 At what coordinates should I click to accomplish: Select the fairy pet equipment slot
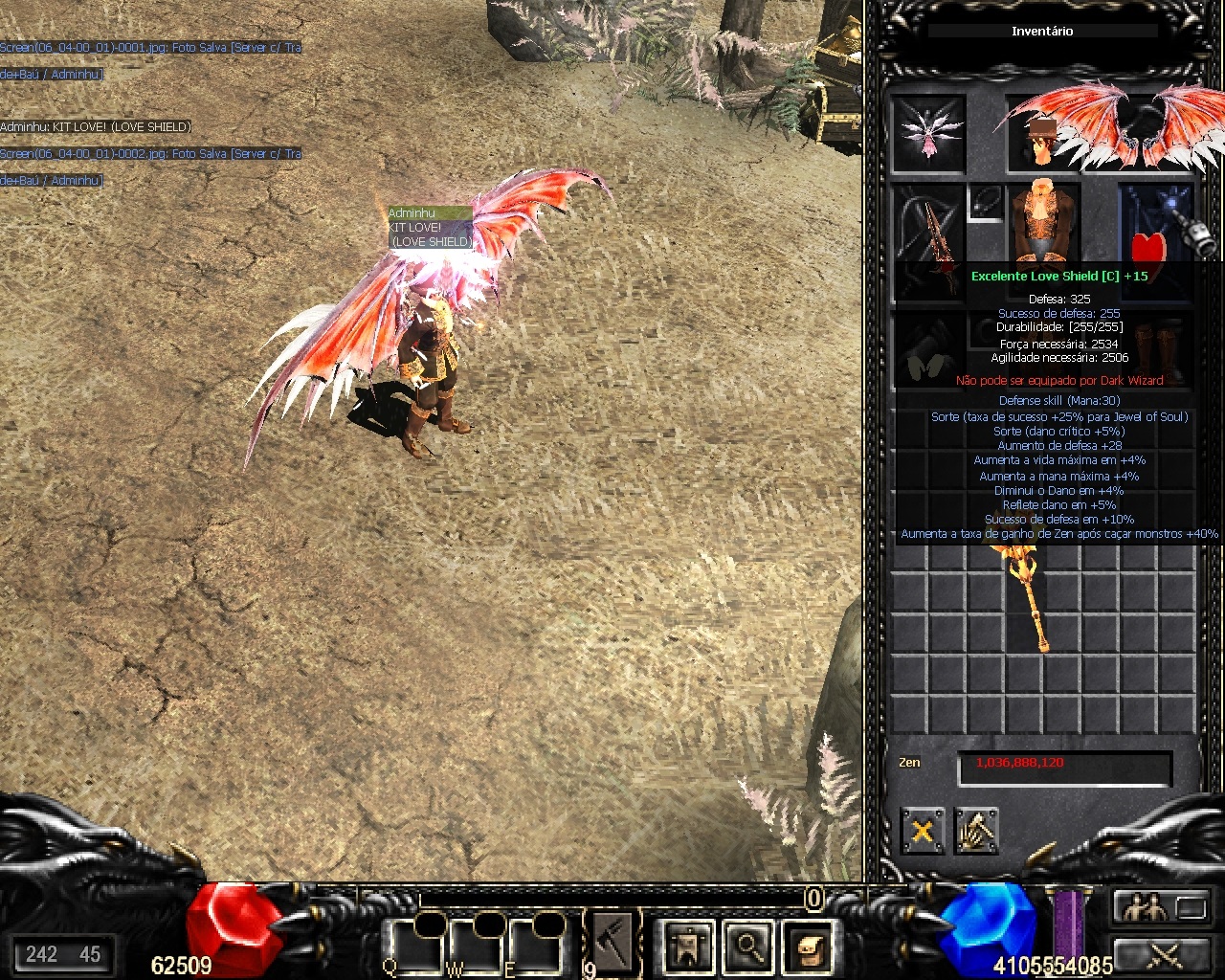pyautogui.click(x=927, y=134)
